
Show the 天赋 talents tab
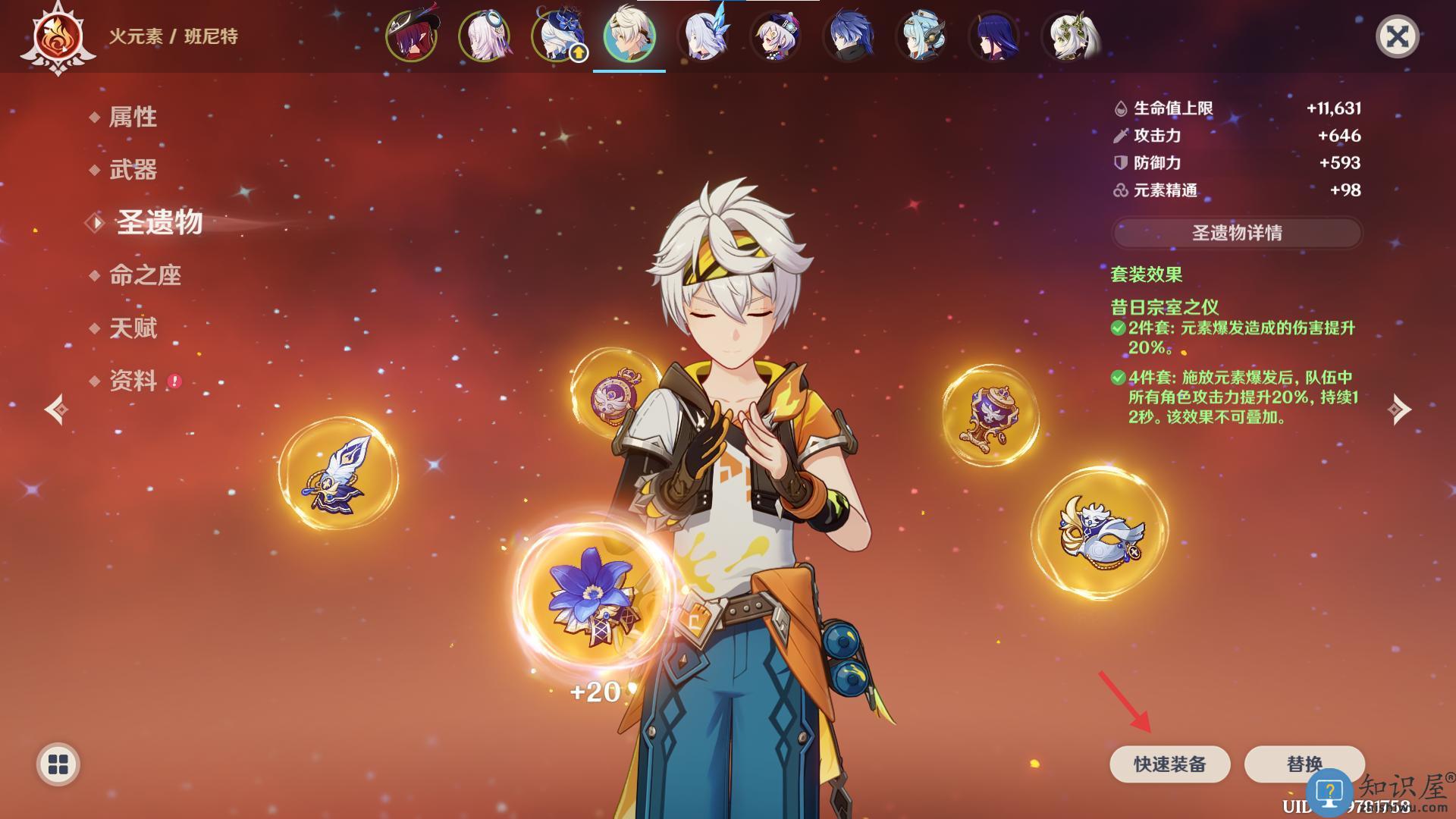(133, 328)
